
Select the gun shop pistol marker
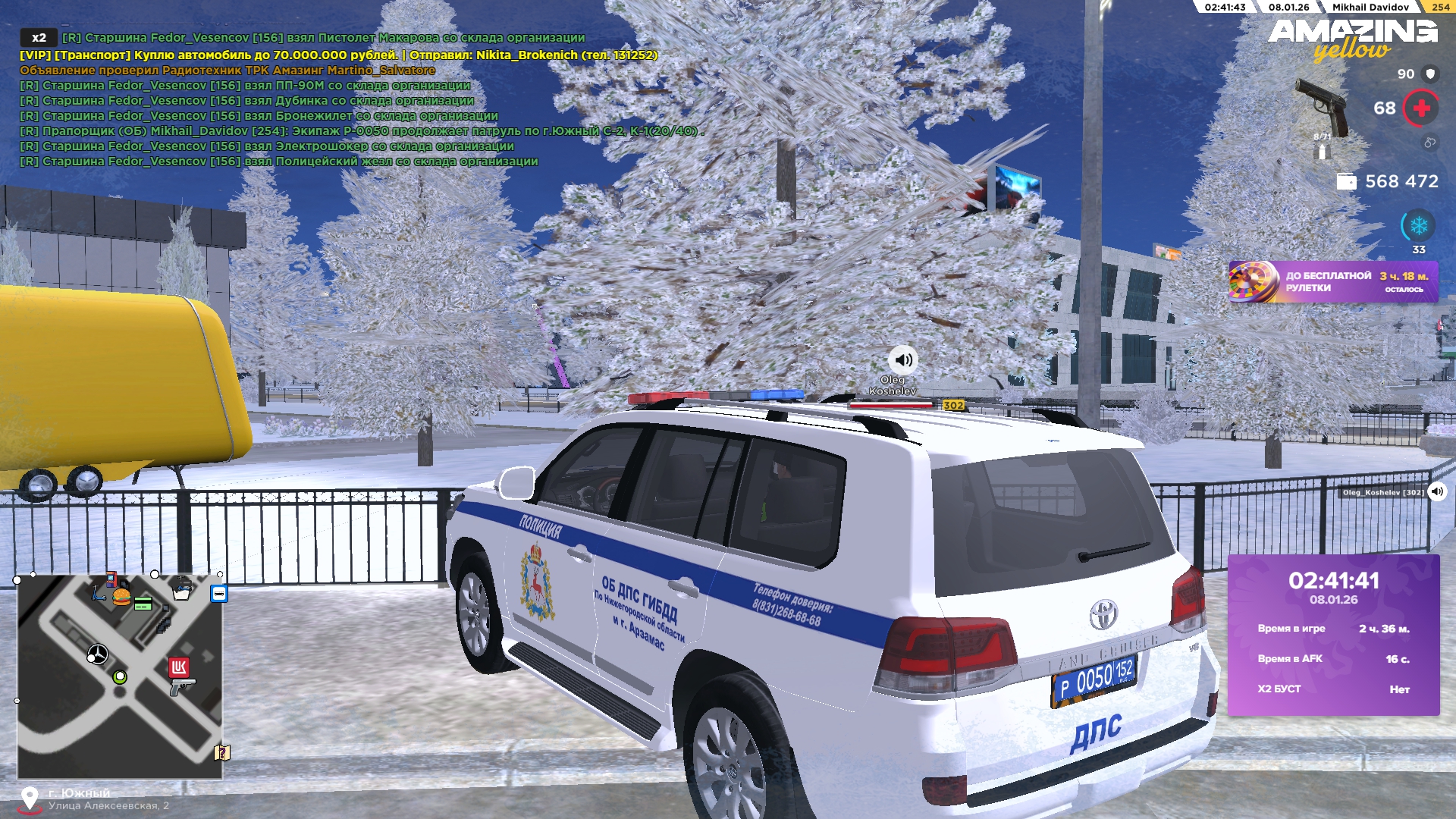pos(182,686)
